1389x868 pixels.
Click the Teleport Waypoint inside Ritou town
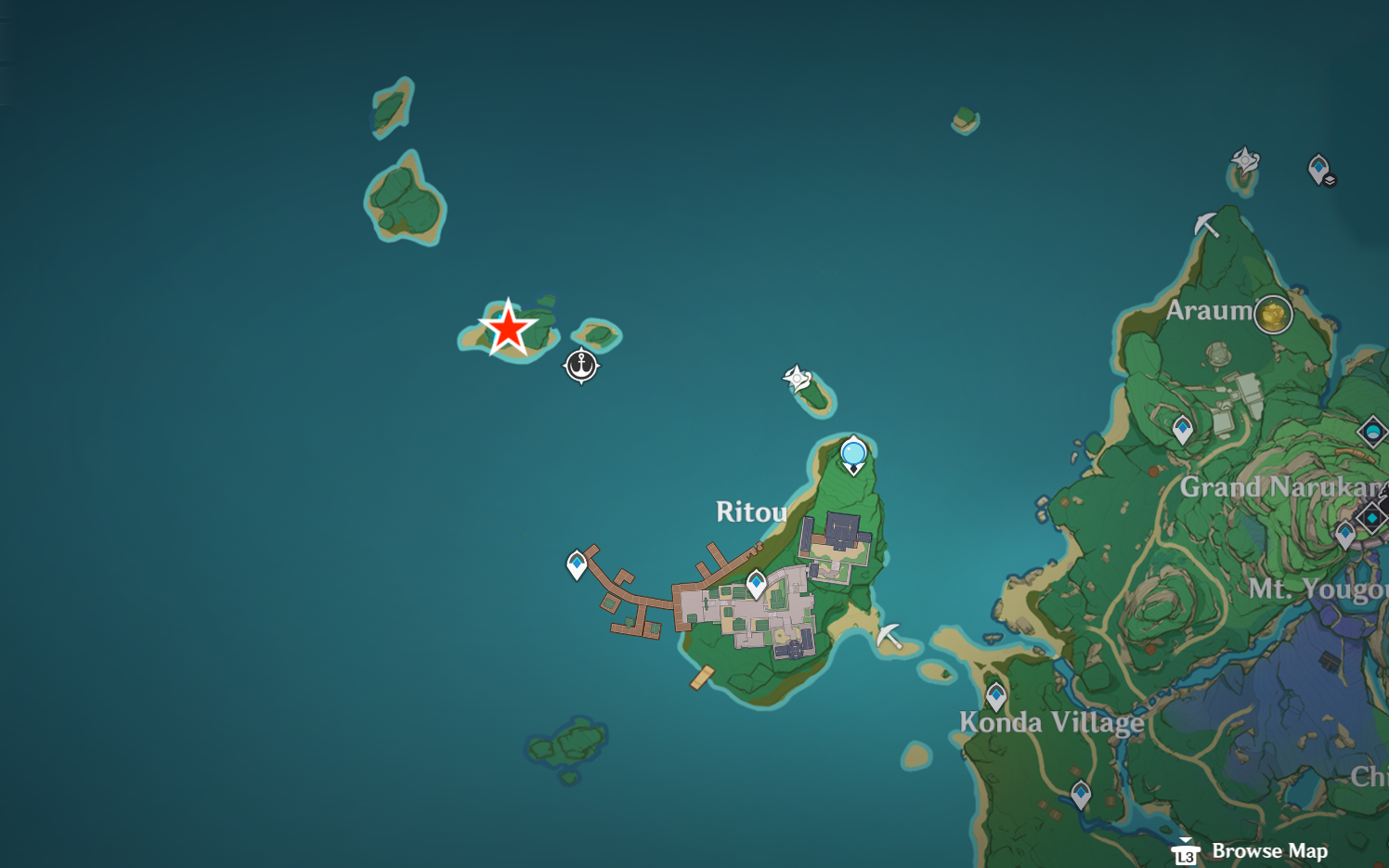coord(756,582)
